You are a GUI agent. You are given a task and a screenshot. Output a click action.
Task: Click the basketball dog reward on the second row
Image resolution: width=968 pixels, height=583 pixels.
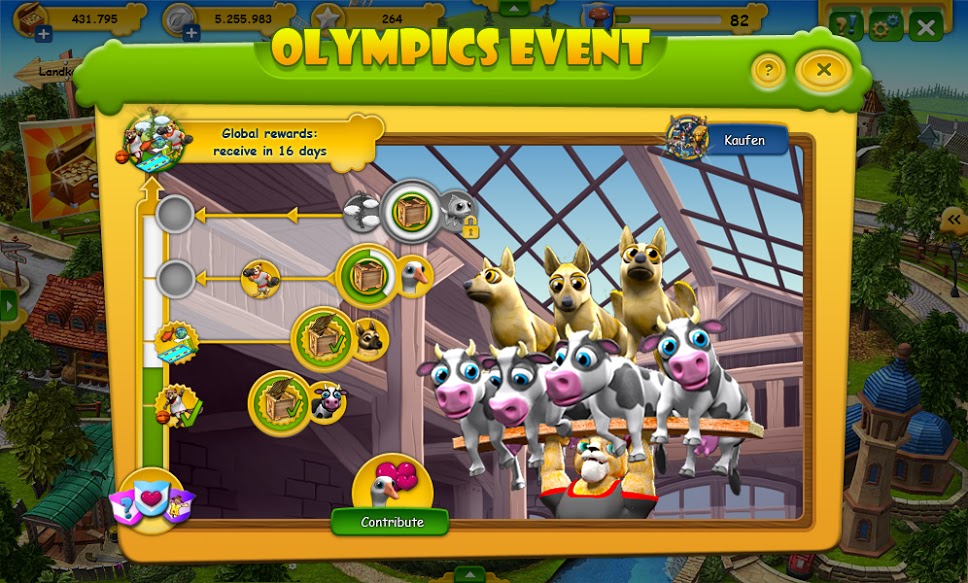pyautogui.click(x=261, y=280)
